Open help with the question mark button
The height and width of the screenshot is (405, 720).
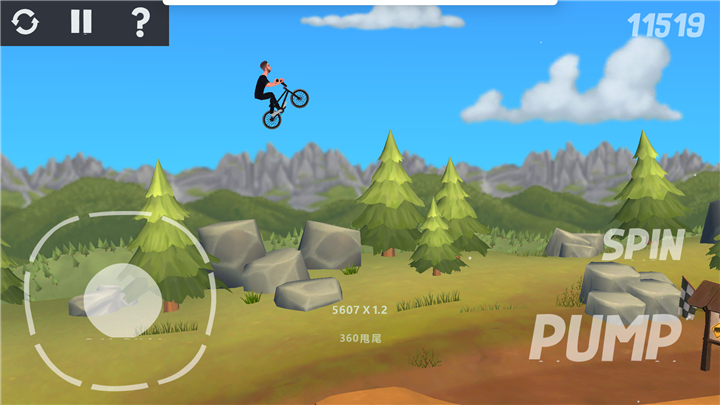coord(140,22)
